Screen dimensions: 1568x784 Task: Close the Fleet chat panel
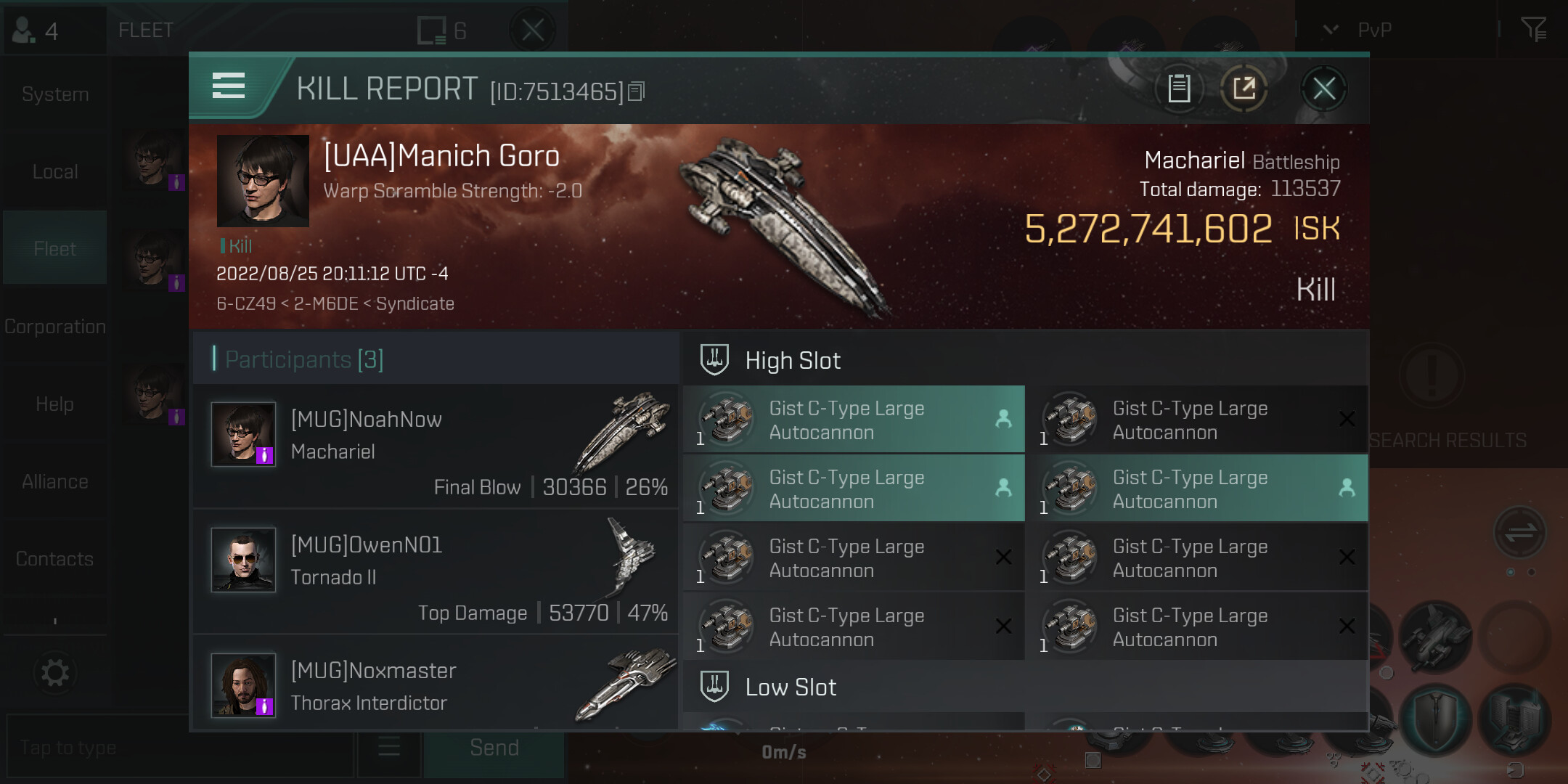[x=533, y=30]
